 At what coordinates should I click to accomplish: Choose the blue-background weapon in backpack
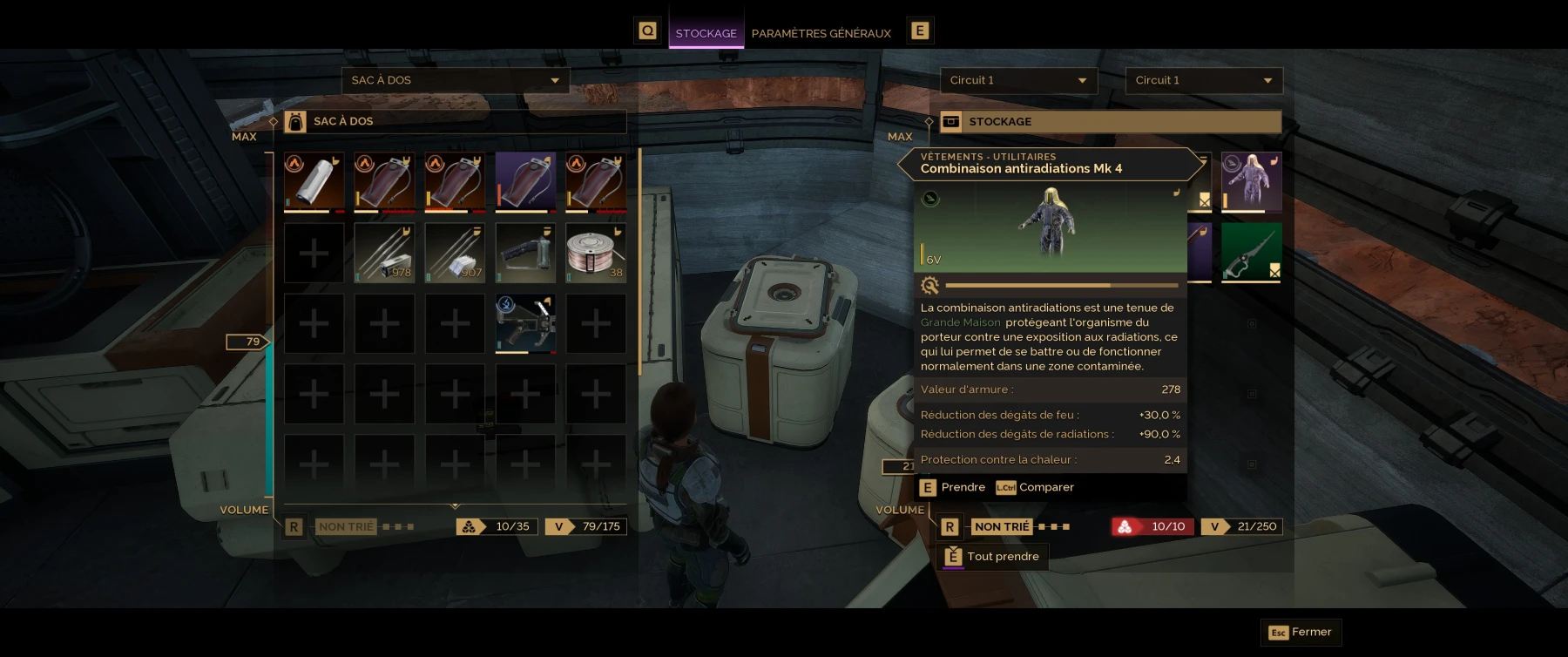pyautogui.click(x=525, y=323)
